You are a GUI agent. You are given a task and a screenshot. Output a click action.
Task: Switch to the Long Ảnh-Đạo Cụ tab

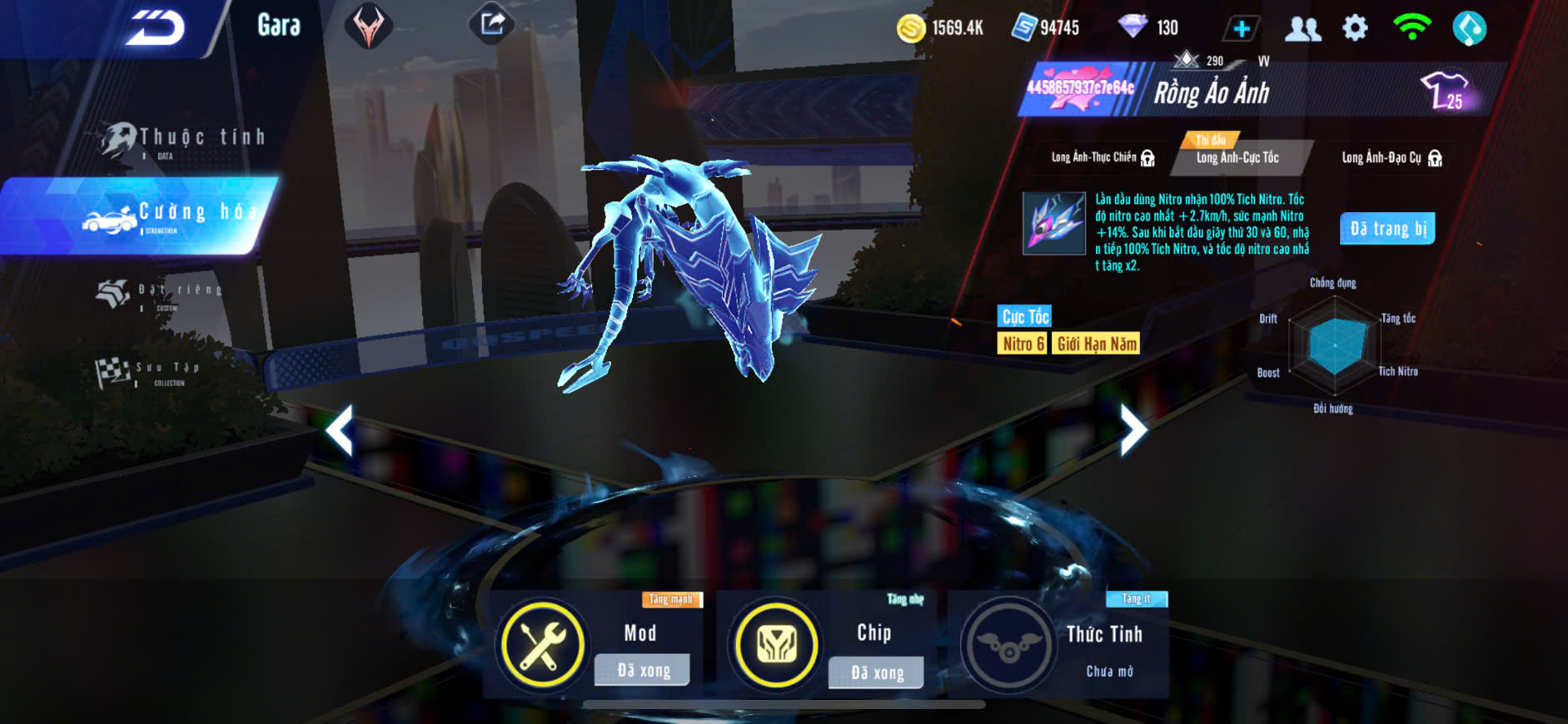(x=1391, y=157)
